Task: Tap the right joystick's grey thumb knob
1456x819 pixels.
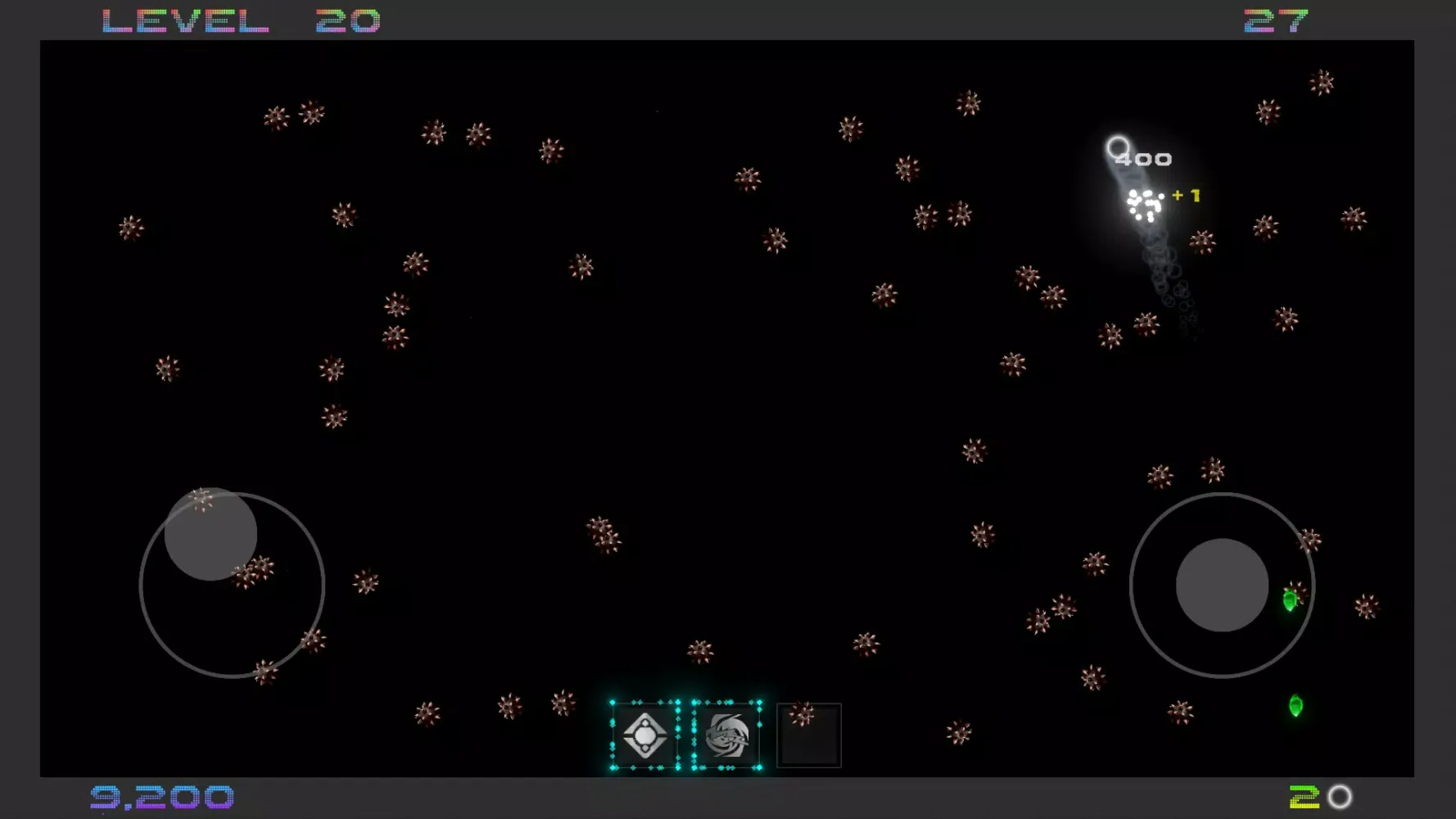Action: click(1222, 585)
